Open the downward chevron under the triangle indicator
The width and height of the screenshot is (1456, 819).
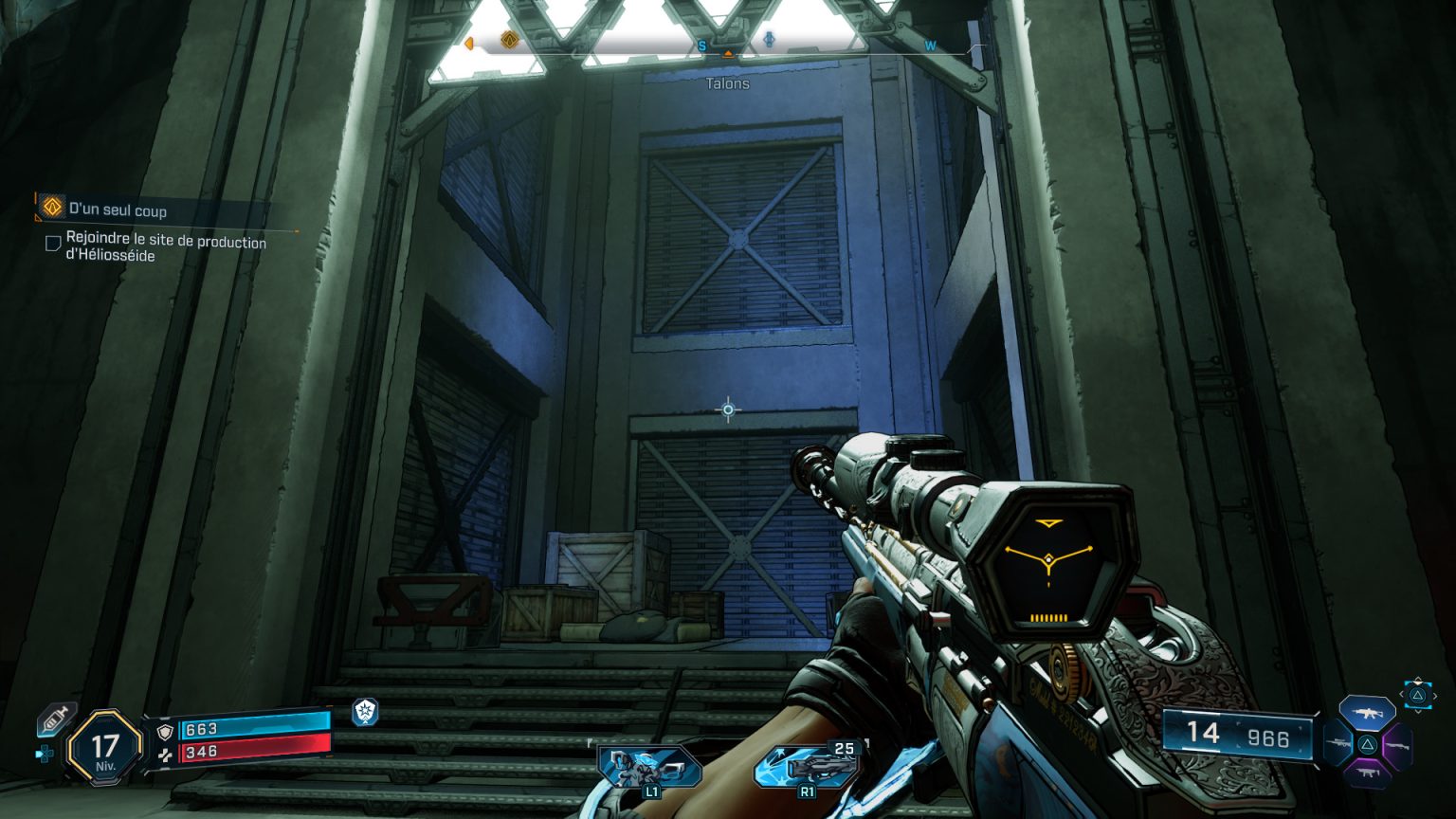coord(1418,710)
